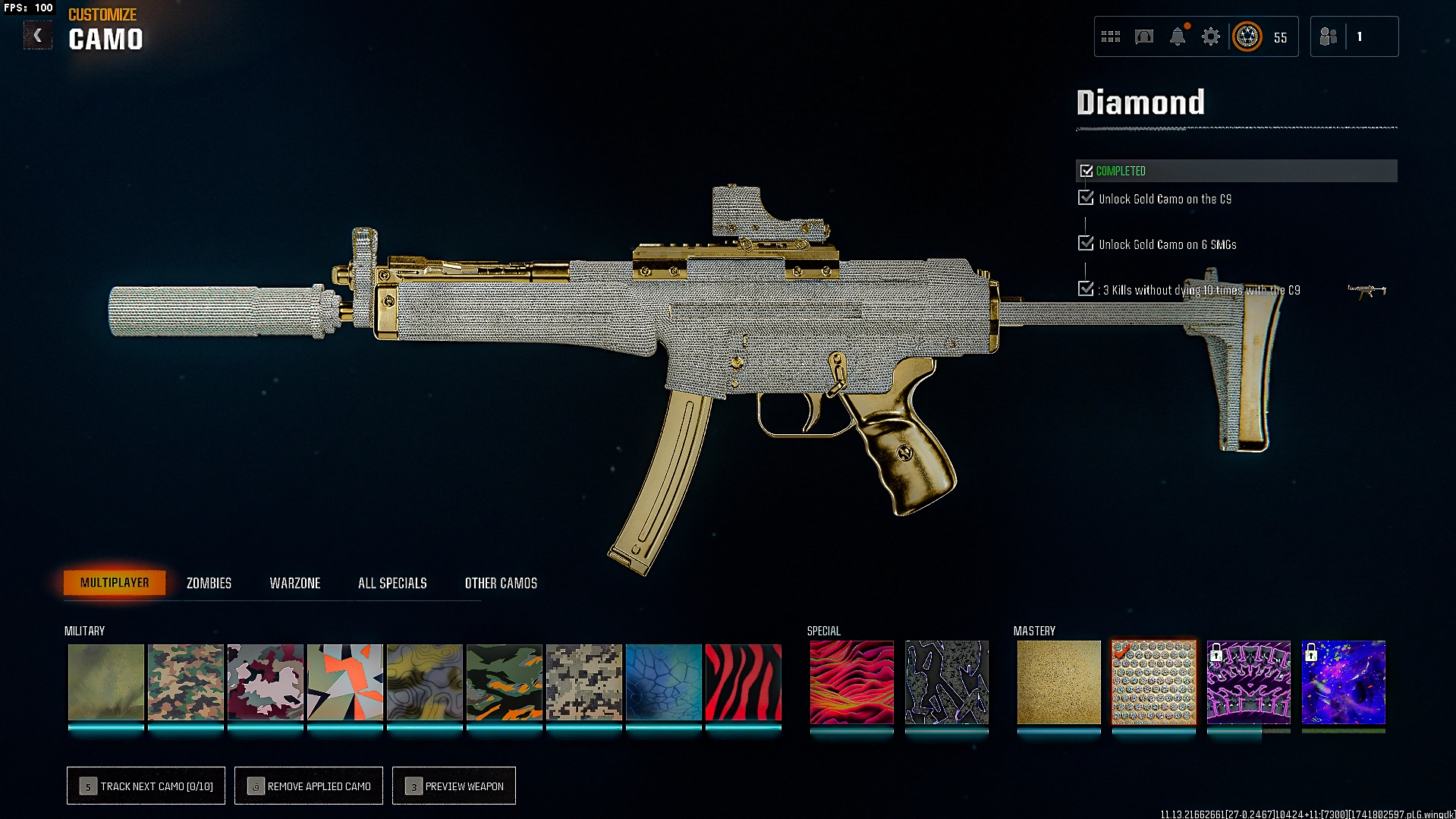This screenshot has width=1456, height=819.
Task: Switch to the Zombies camo tab
Action: click(209, 583)
